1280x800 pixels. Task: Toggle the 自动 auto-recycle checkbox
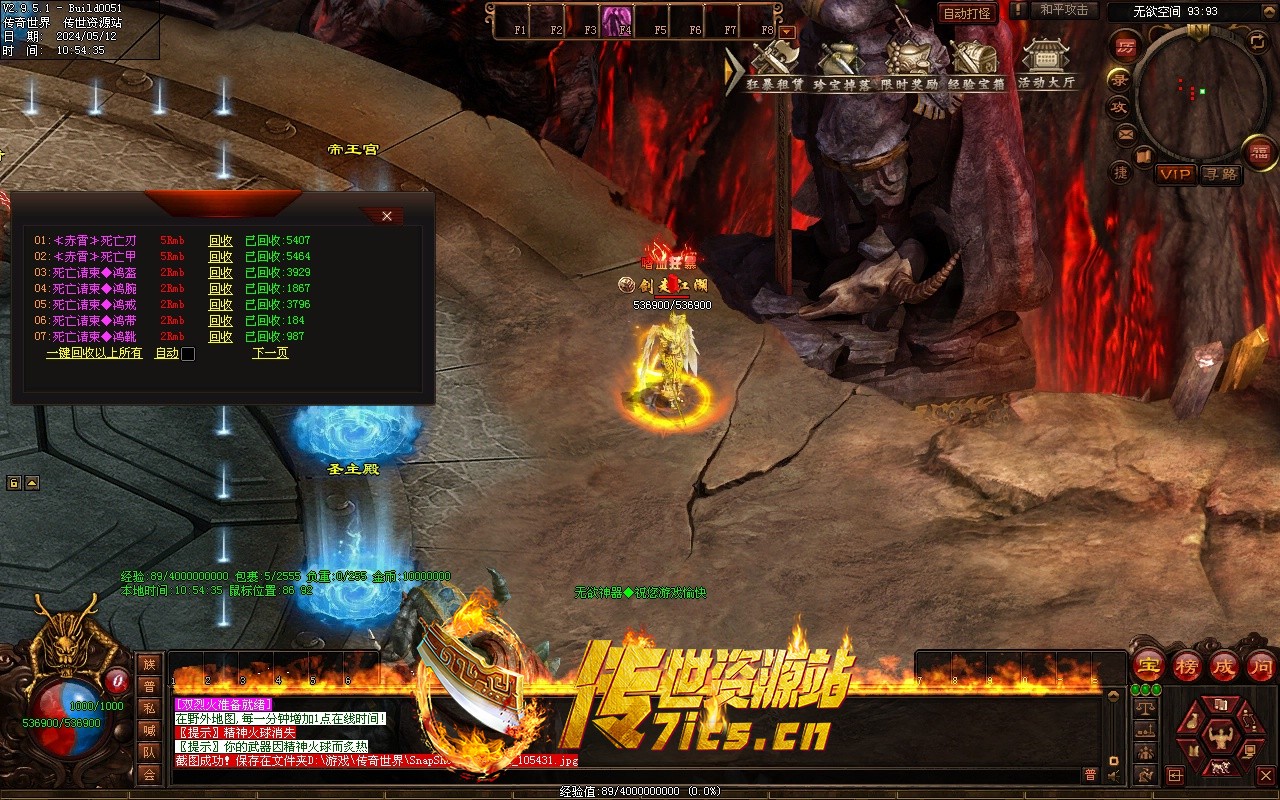[x=188, y=354]
